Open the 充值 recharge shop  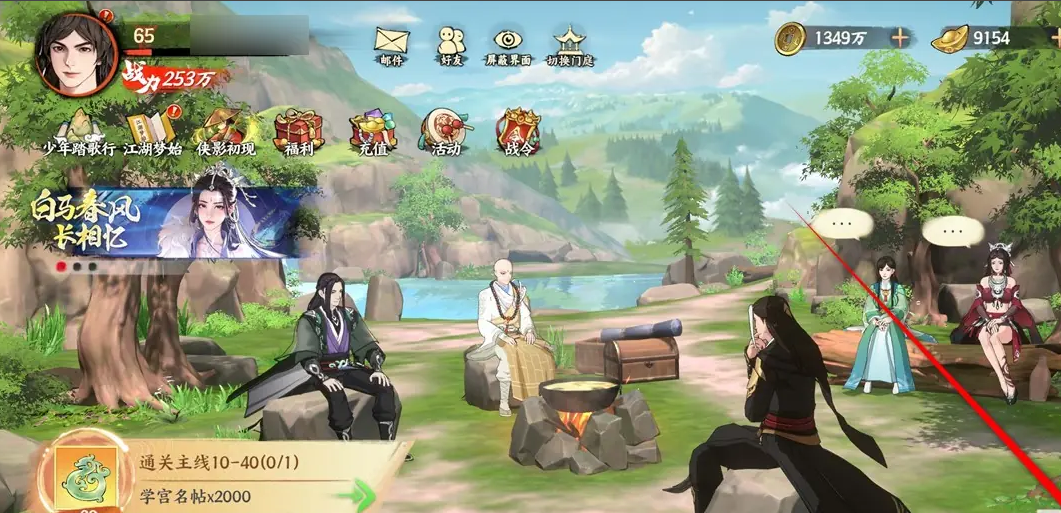(372, 130)
